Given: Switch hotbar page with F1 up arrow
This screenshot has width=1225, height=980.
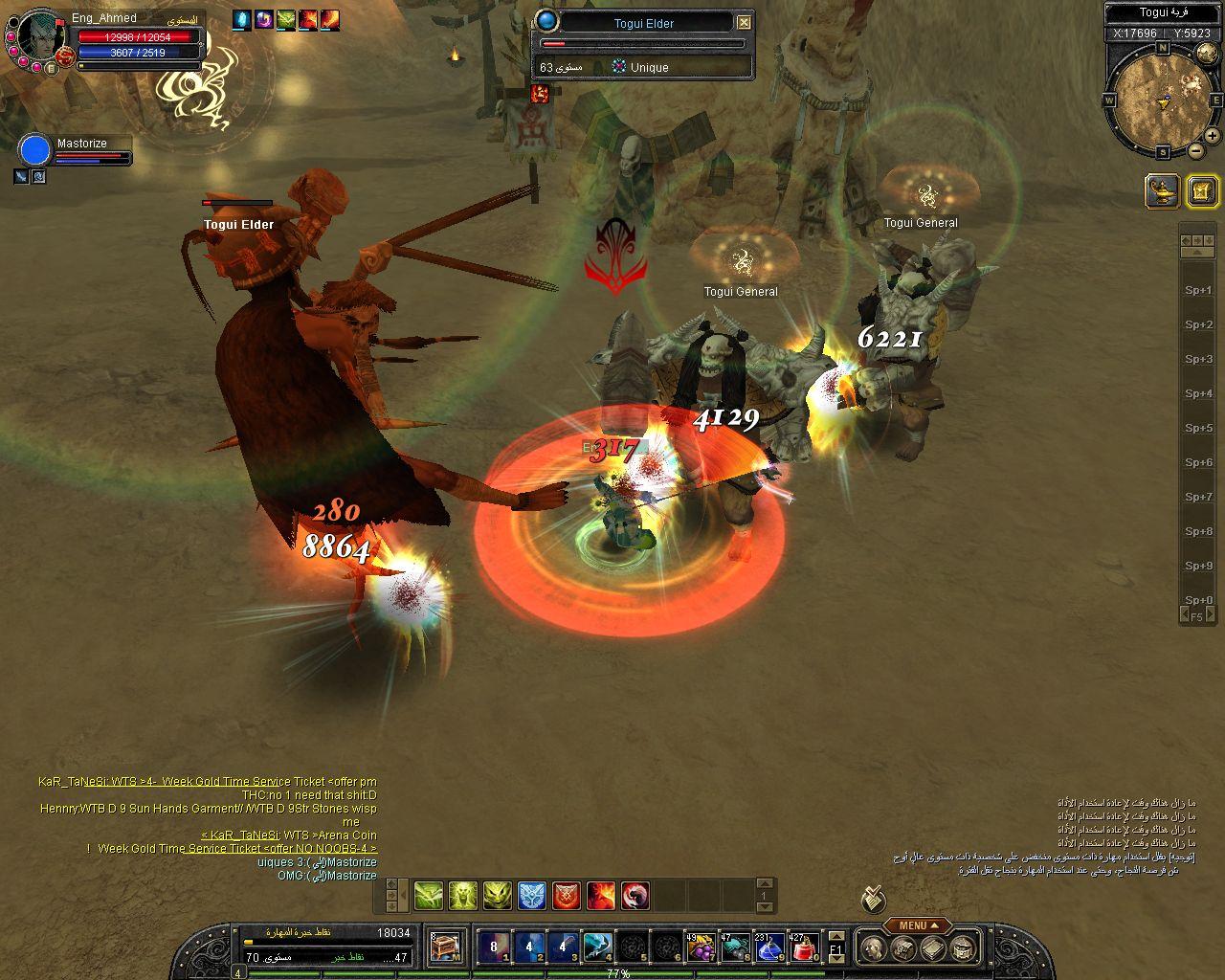Looking at the screenshot, I should click(835, 936).
